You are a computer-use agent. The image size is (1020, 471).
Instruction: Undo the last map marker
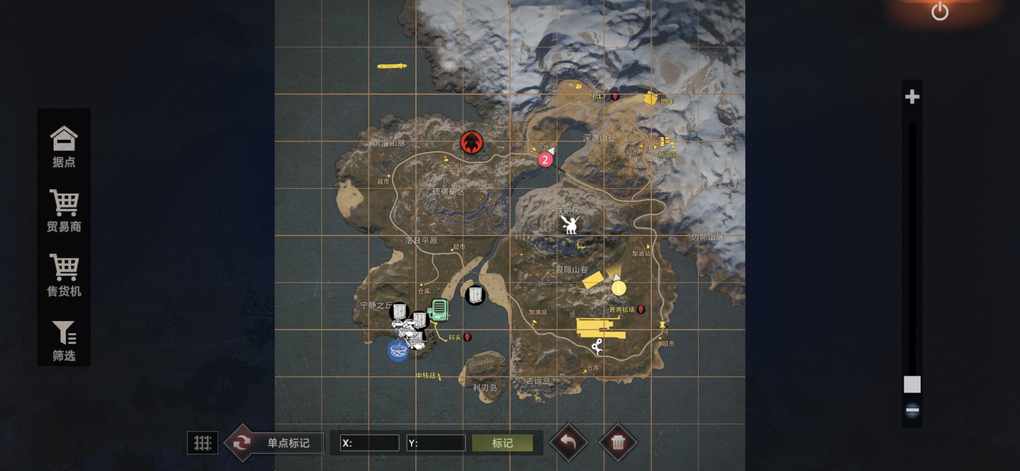(568, 442)
